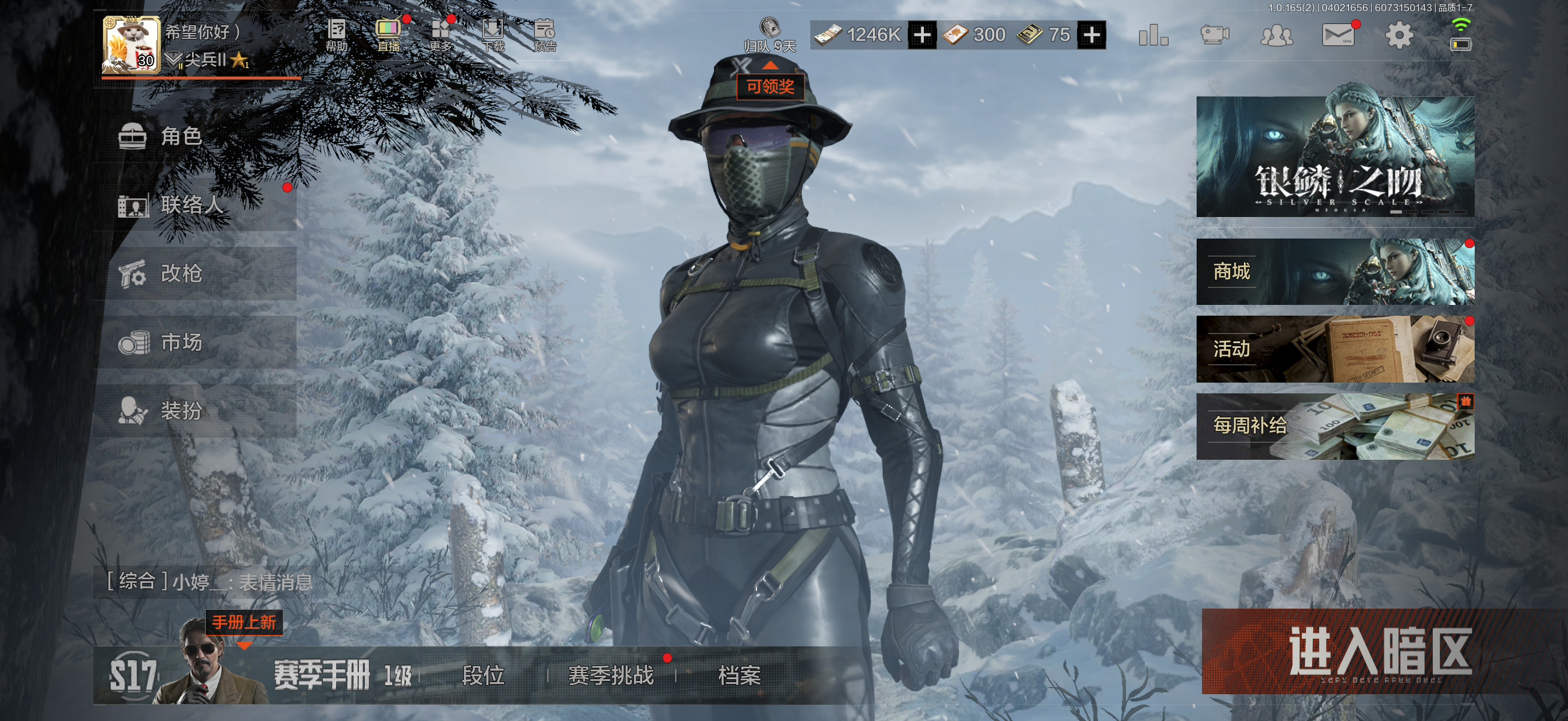Open the settings gear icon
Image resolution: width=1568 pixels, height=721 pixels.
[1399, 35]
